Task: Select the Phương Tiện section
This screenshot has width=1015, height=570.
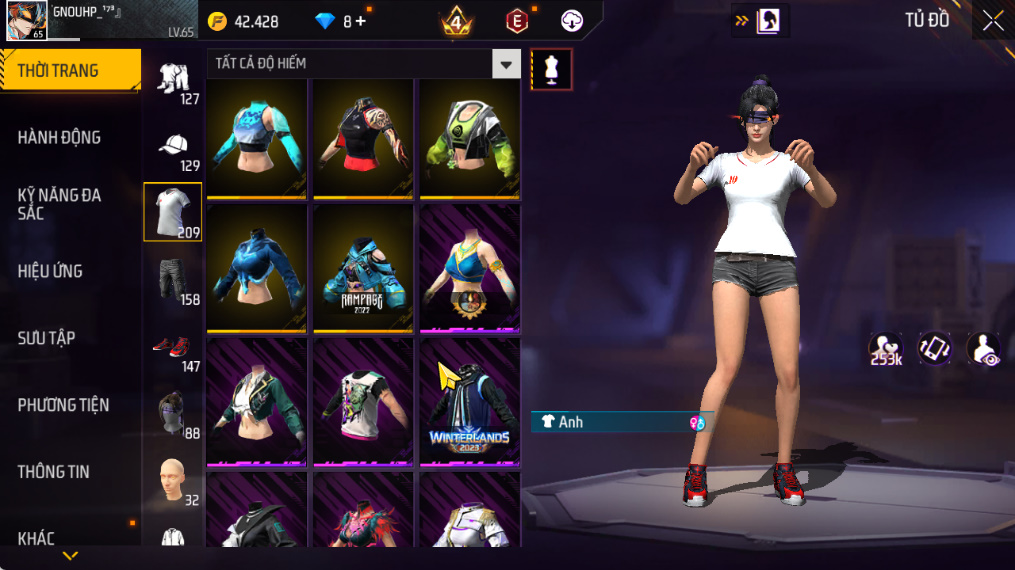Action: (63, 405)
